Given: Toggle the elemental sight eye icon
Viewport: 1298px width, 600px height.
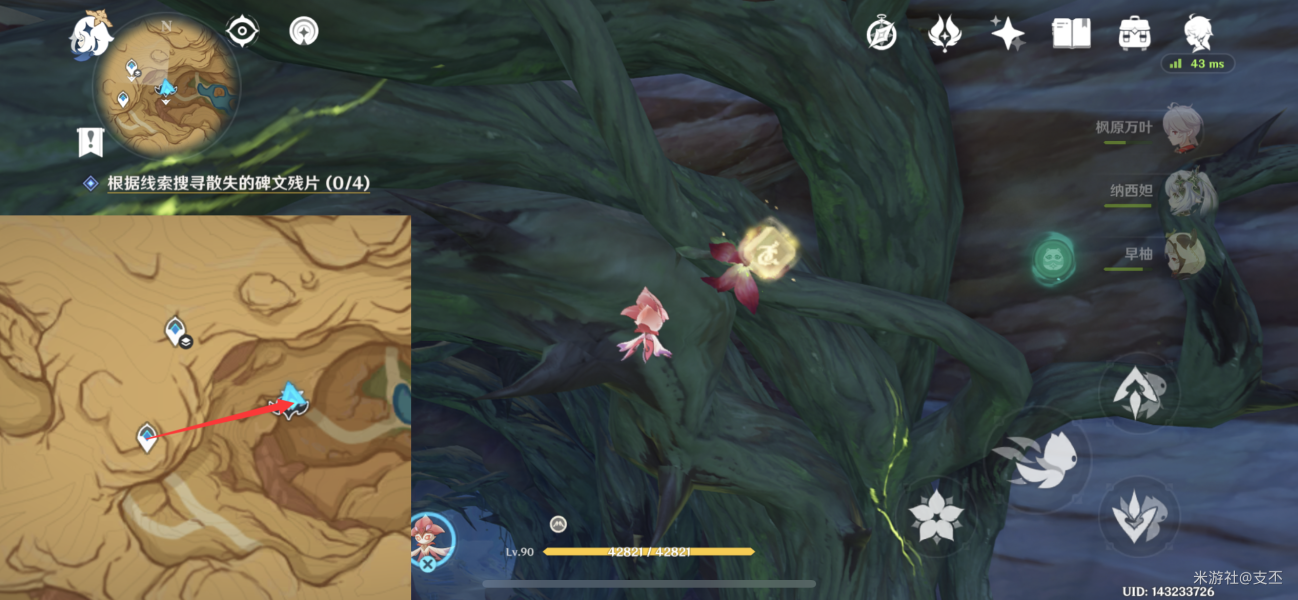Looking at the screenshot, I should click(x=242, y=31).
